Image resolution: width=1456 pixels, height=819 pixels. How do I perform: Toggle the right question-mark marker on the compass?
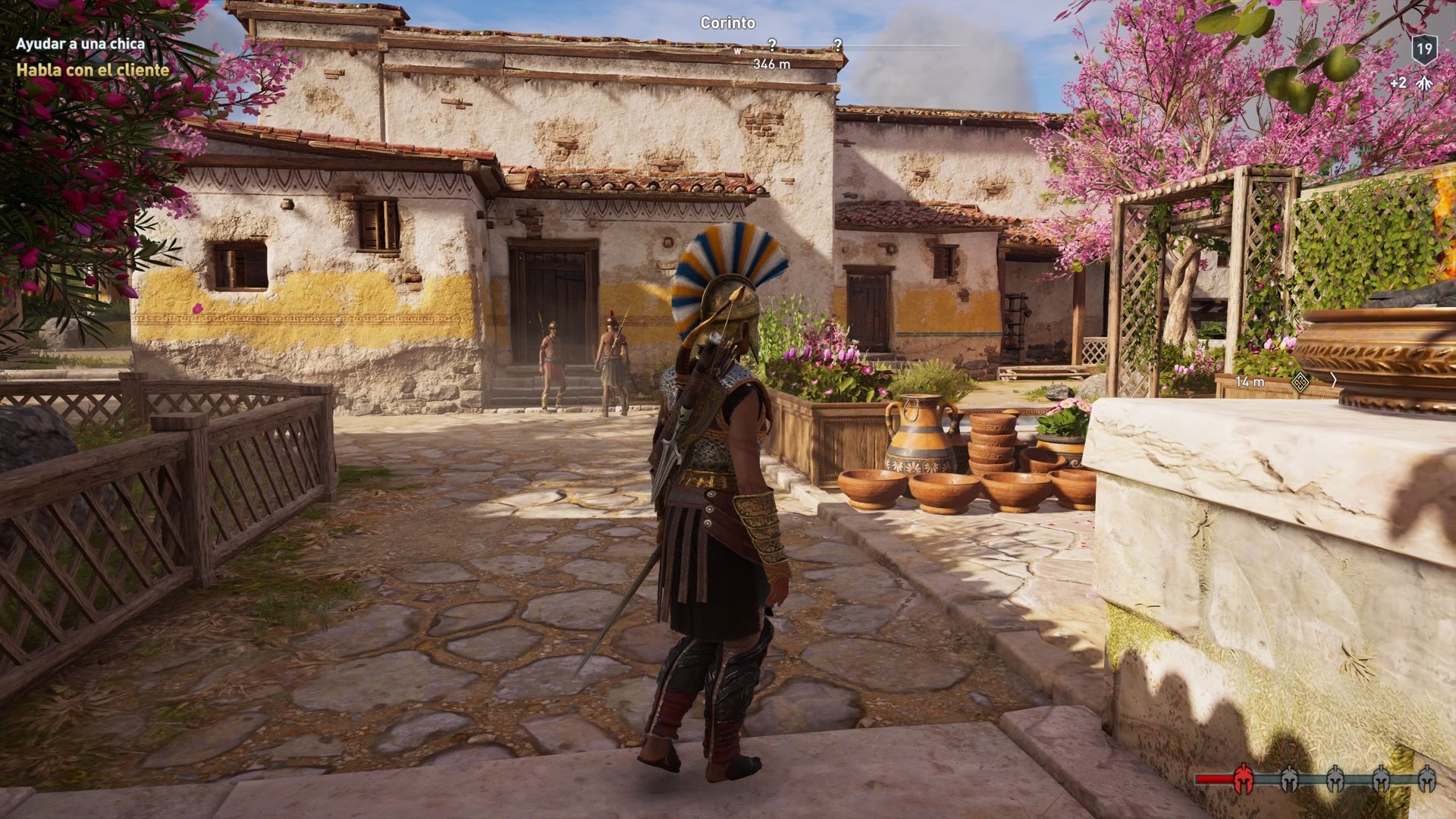[x=838, y=44]
